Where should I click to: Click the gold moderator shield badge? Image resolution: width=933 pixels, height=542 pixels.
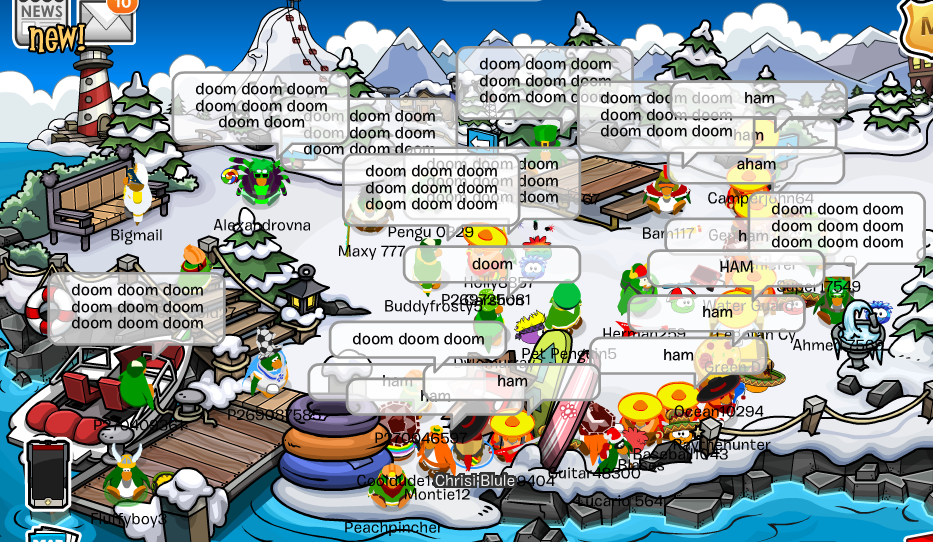tap(919, 25)
